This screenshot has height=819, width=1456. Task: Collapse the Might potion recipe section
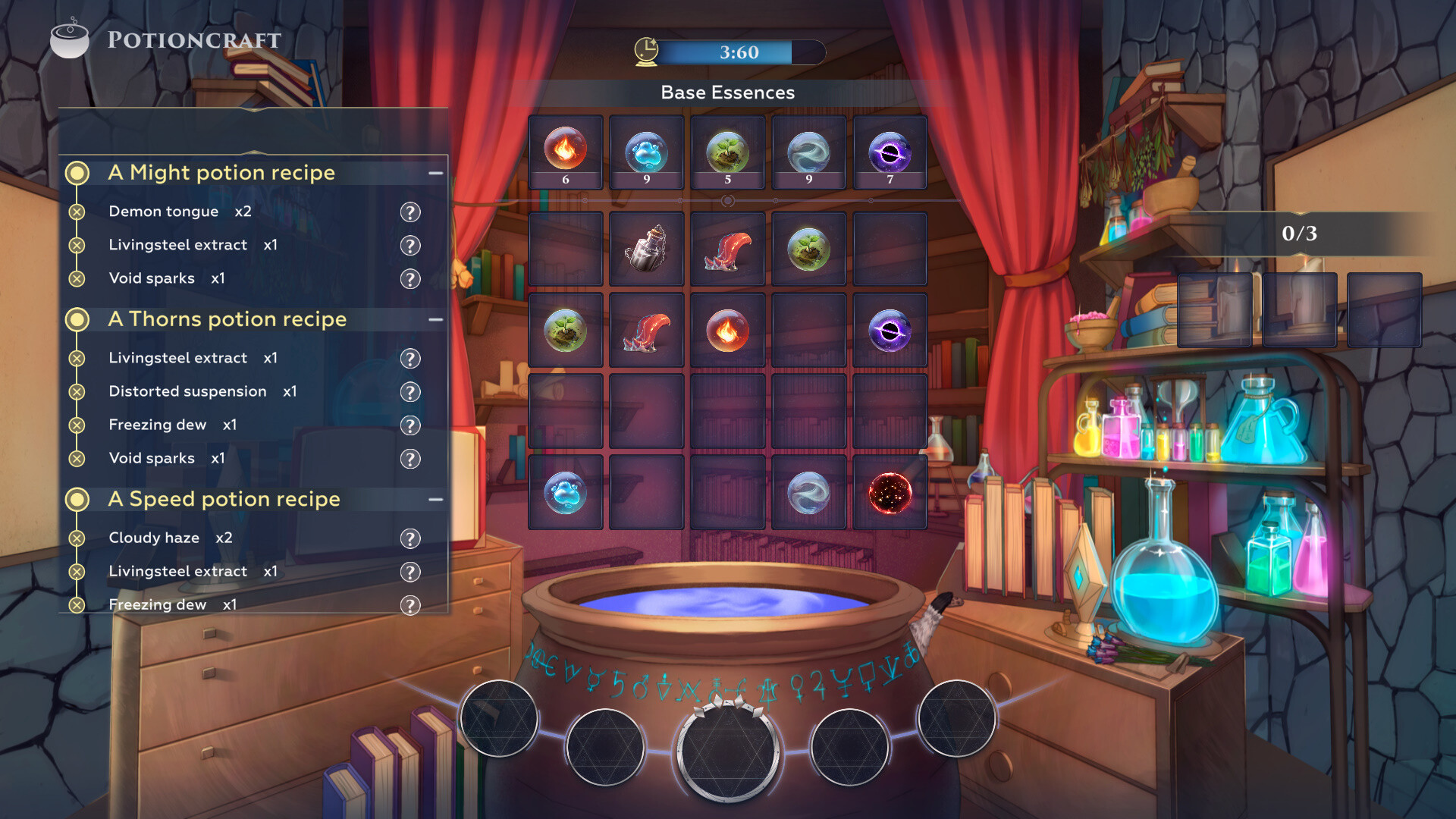tap(435, 173)
